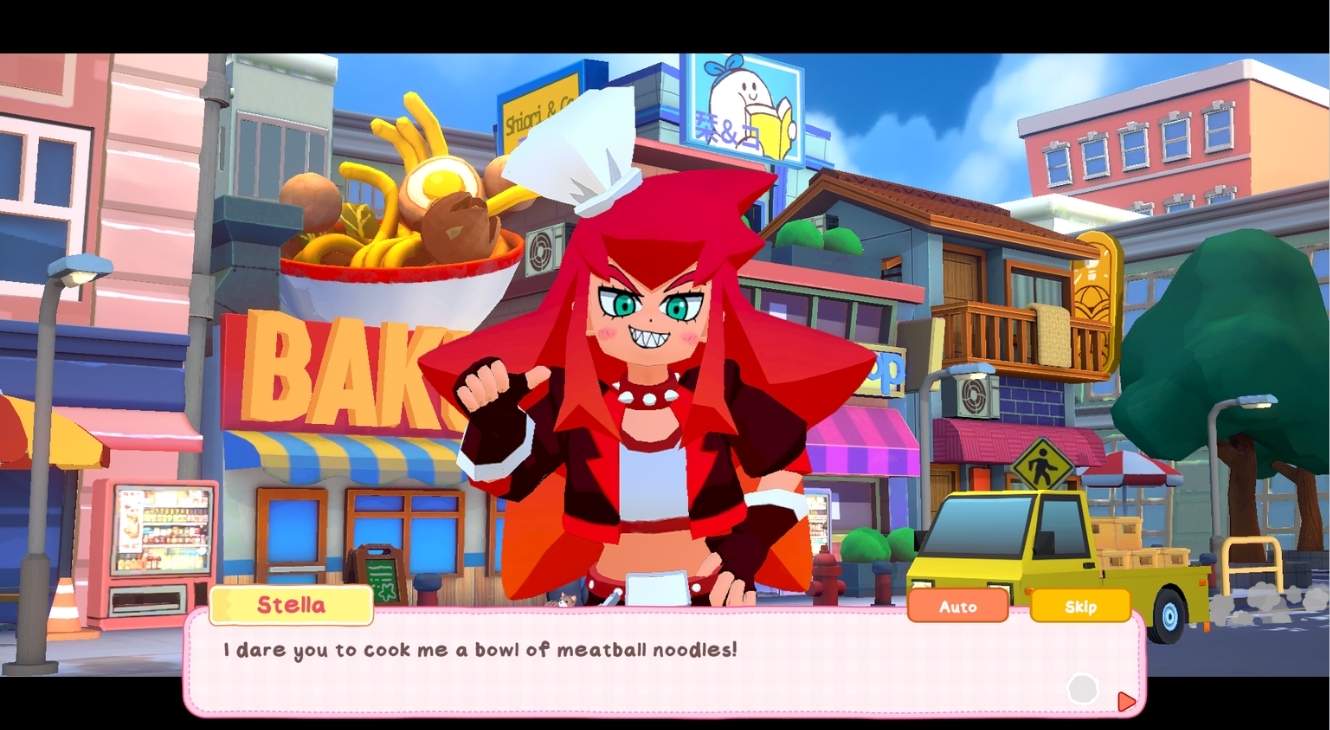This screenshot has width=1330, height=730.
Task: Click the giant meatball noodle bowl sign
Action: pyautogui.click(x=390, y=220)
